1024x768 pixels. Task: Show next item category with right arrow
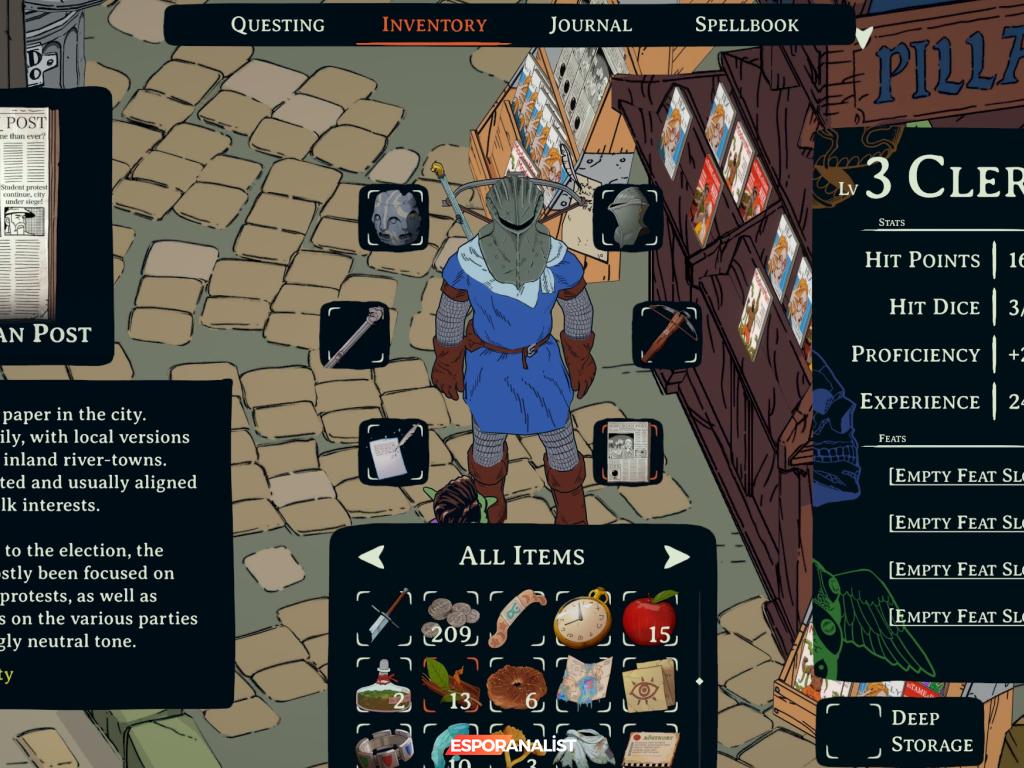tap(676, 556)
